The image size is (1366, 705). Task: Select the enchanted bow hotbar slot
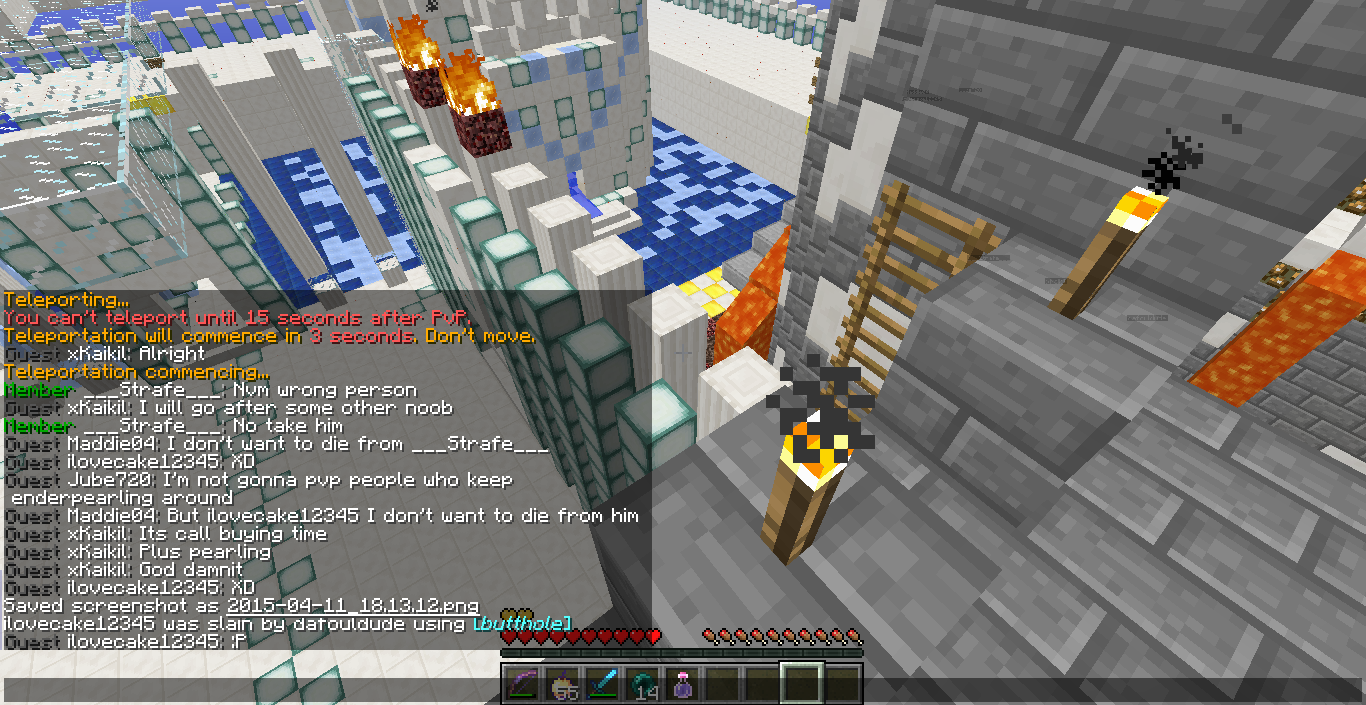coord(521,684)
